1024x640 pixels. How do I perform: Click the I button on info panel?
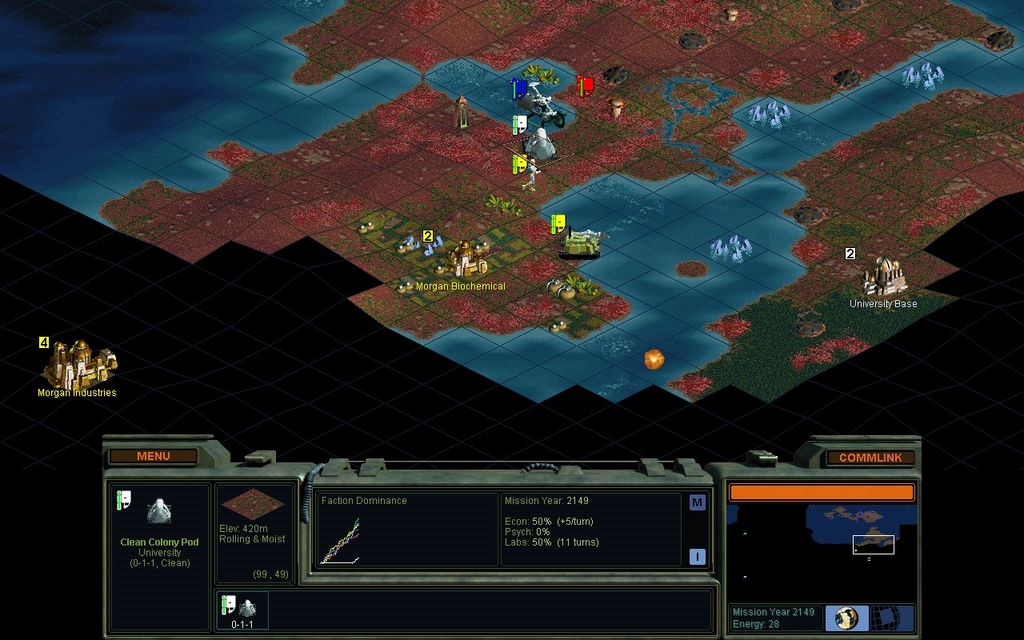click(697, 557)
